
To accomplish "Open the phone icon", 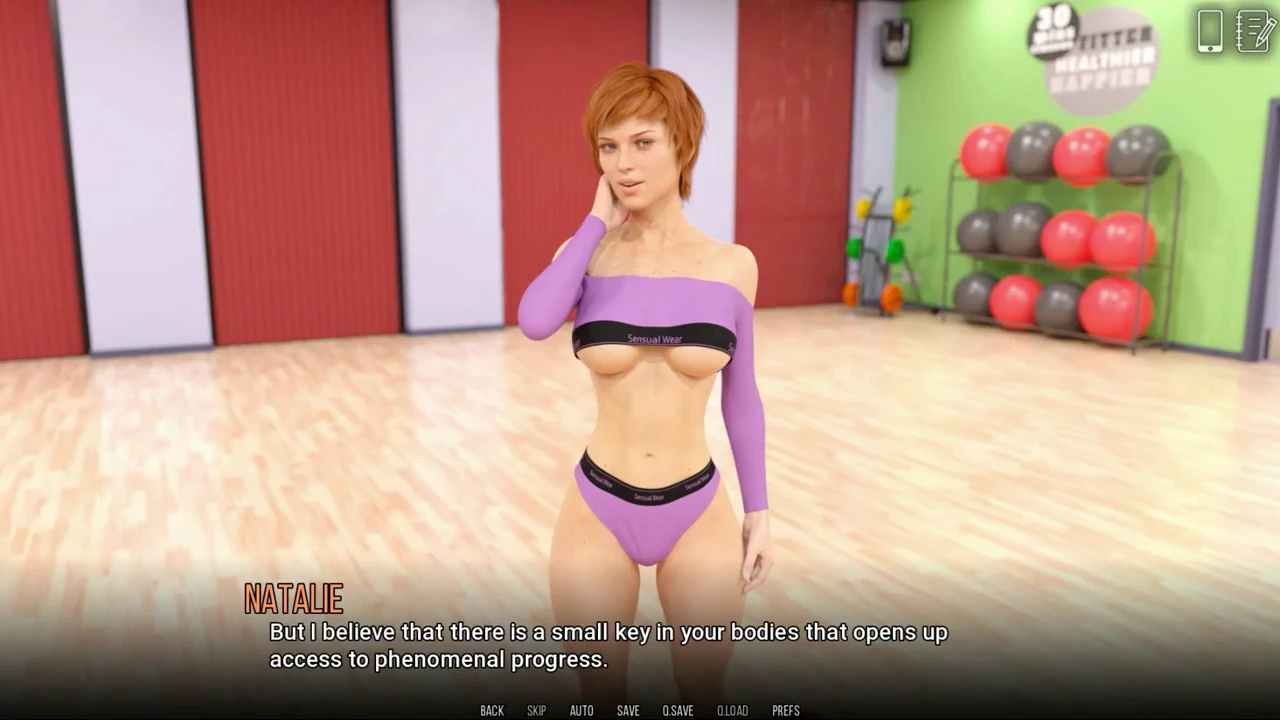I will (1210, 31).
